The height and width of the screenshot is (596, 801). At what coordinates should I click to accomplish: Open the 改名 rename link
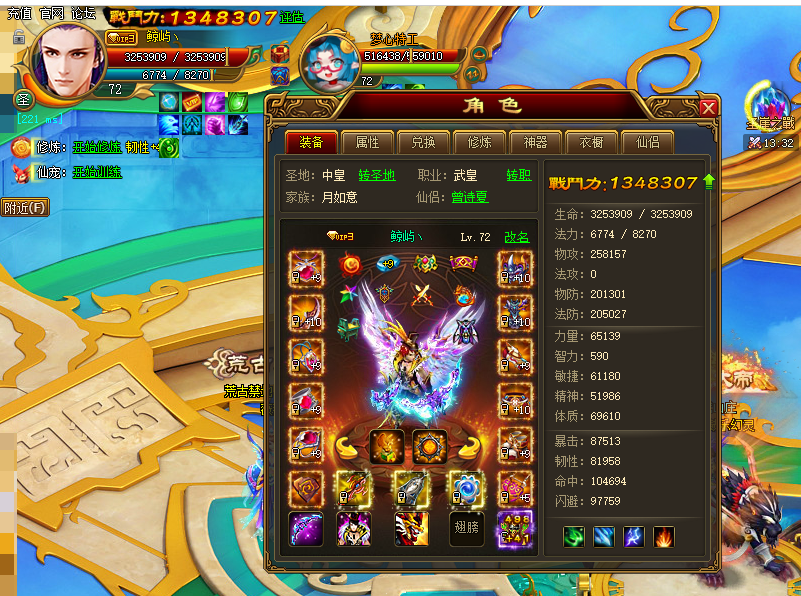[x=516, y=237]
